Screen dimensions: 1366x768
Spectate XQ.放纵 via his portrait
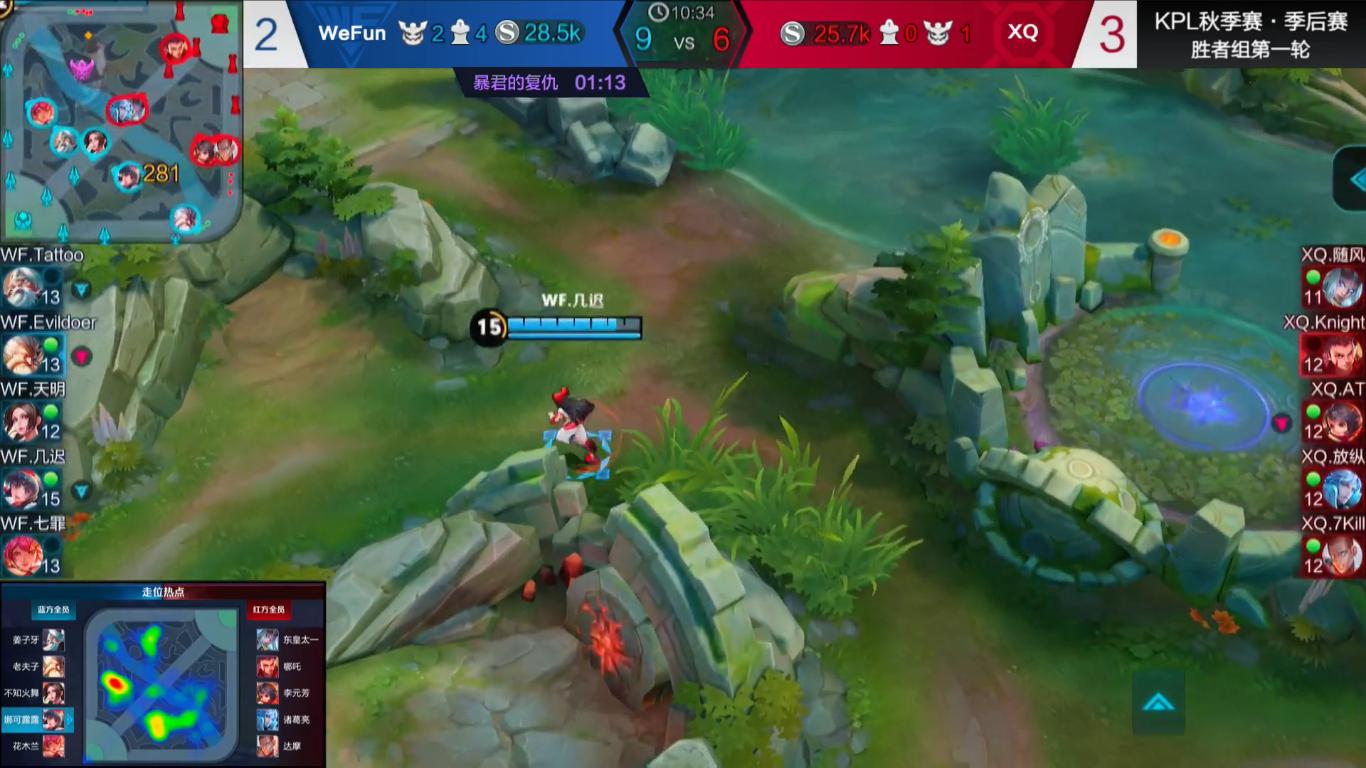click(1342, 489)
